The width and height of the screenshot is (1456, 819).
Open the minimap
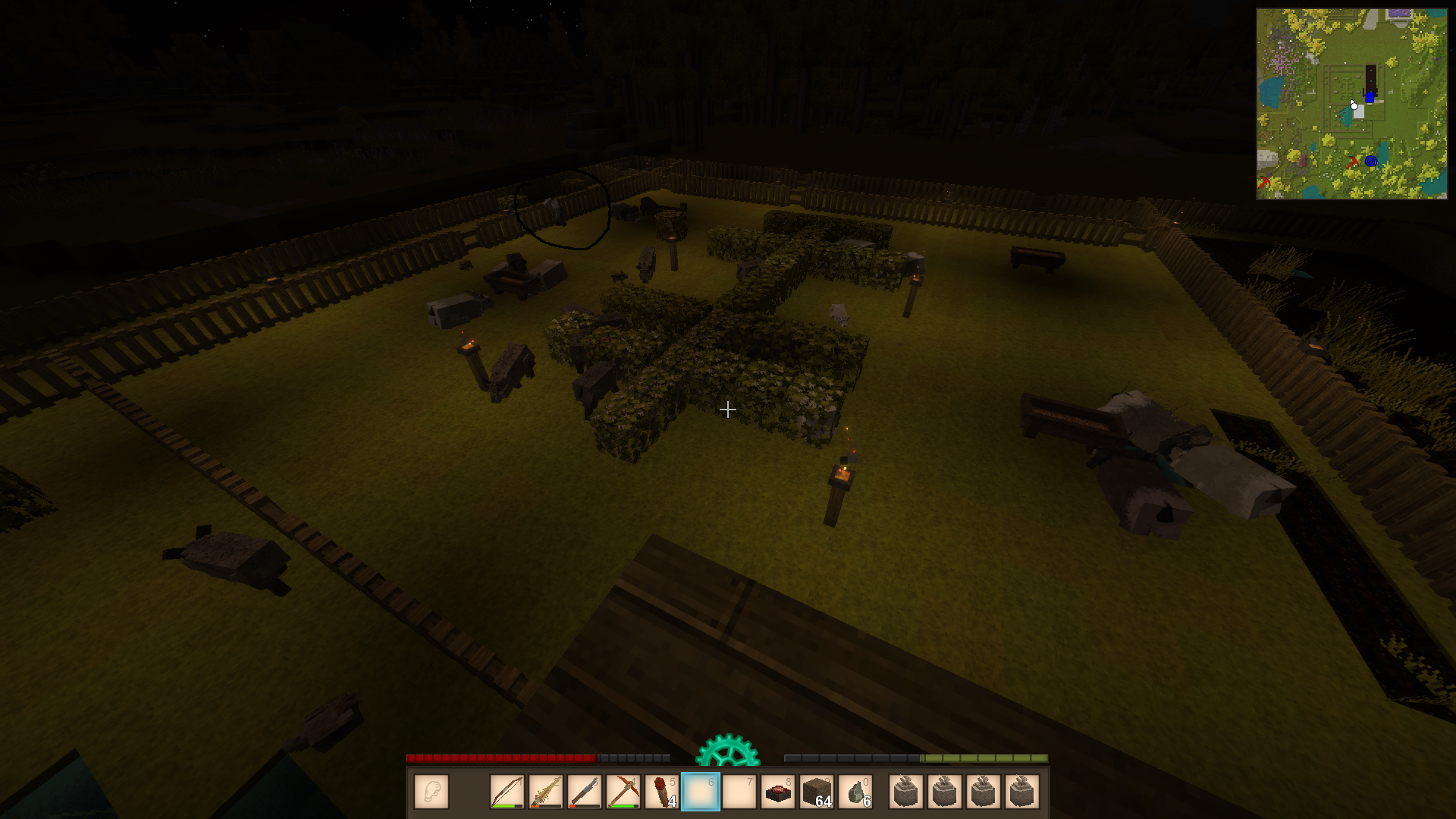point(1351,104)
